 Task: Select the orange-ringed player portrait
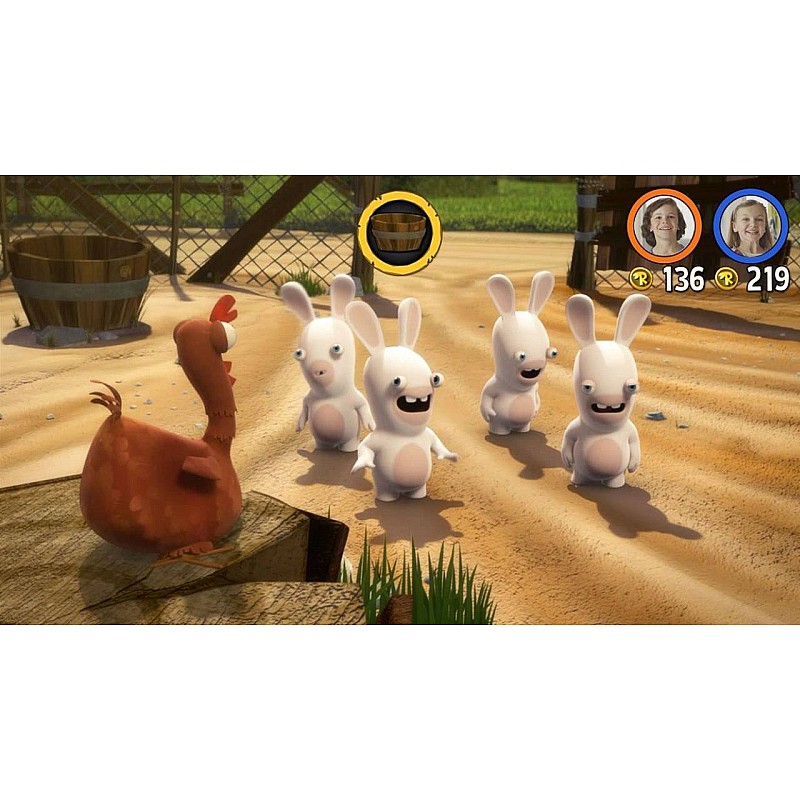[x=663, y=226]
